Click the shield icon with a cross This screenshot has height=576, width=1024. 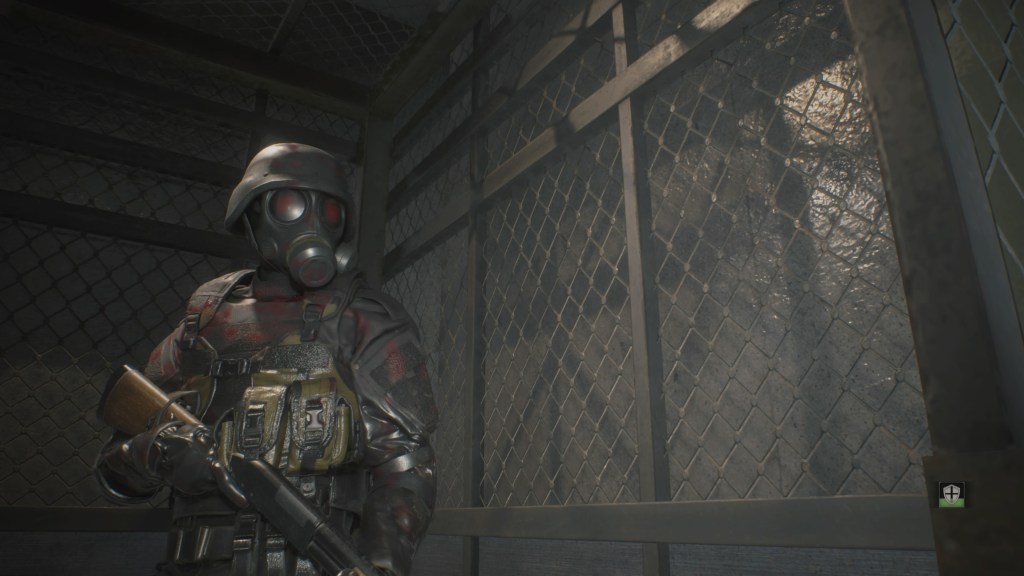950,494
